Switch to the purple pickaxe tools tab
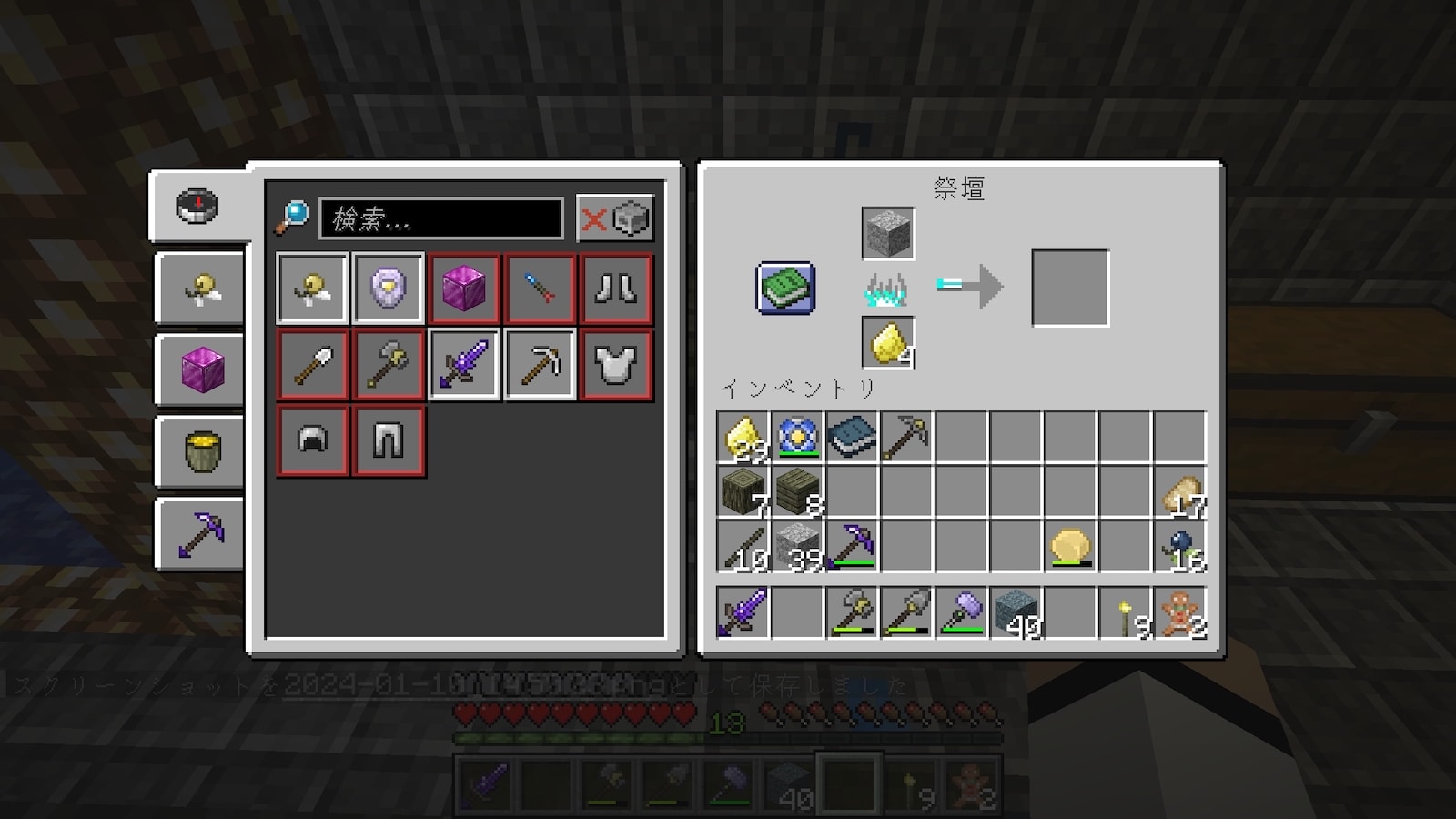Screen dimensions: 1456x819 (x=201, y=533)
